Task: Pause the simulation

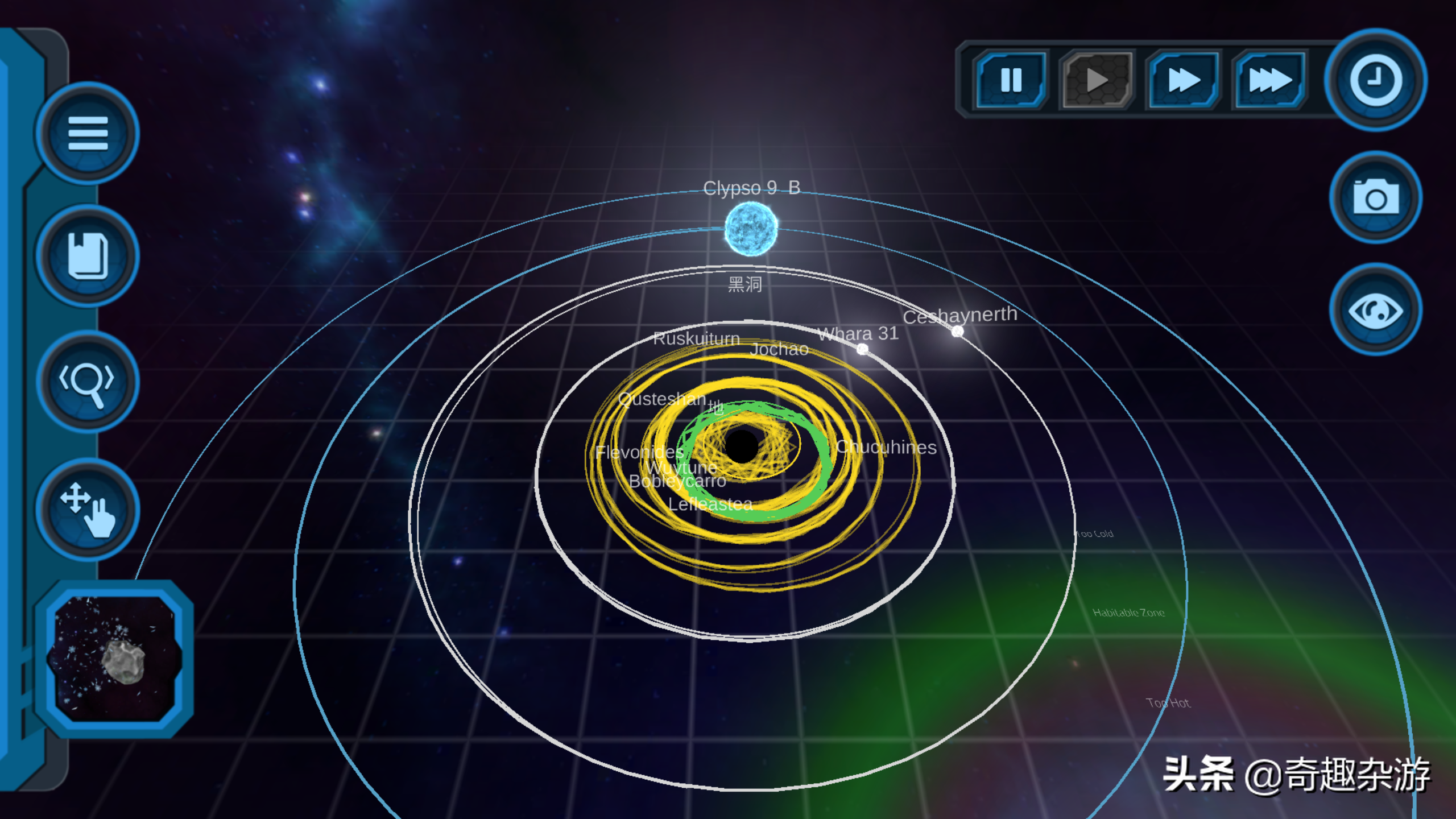Action: click(x=1011, y=80)
